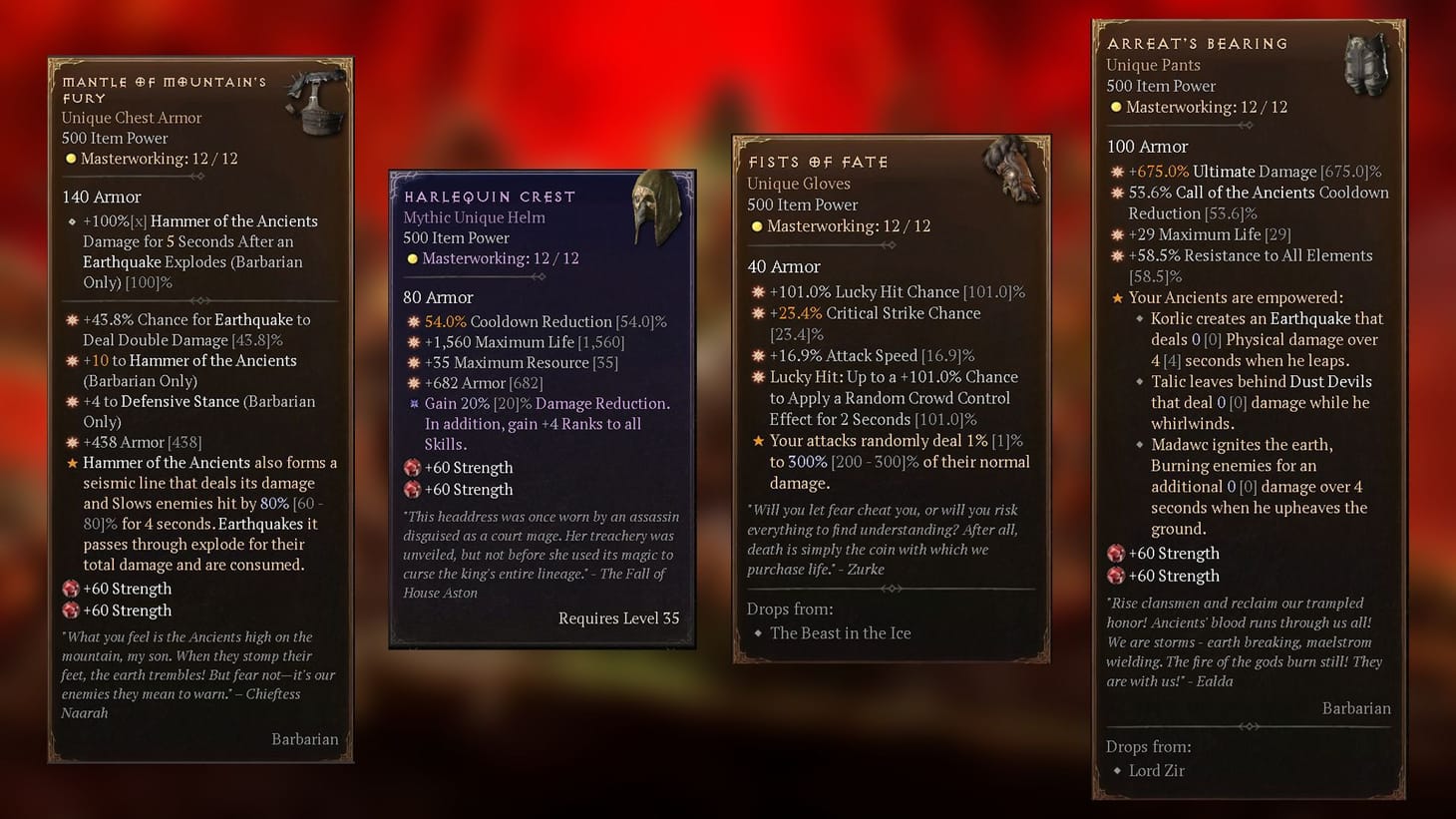This screenshot has height=819, width=1456.
Task: Select the Arreat's Bearing pants icon
Action: pyautogui.click(x=1369, y=63)
